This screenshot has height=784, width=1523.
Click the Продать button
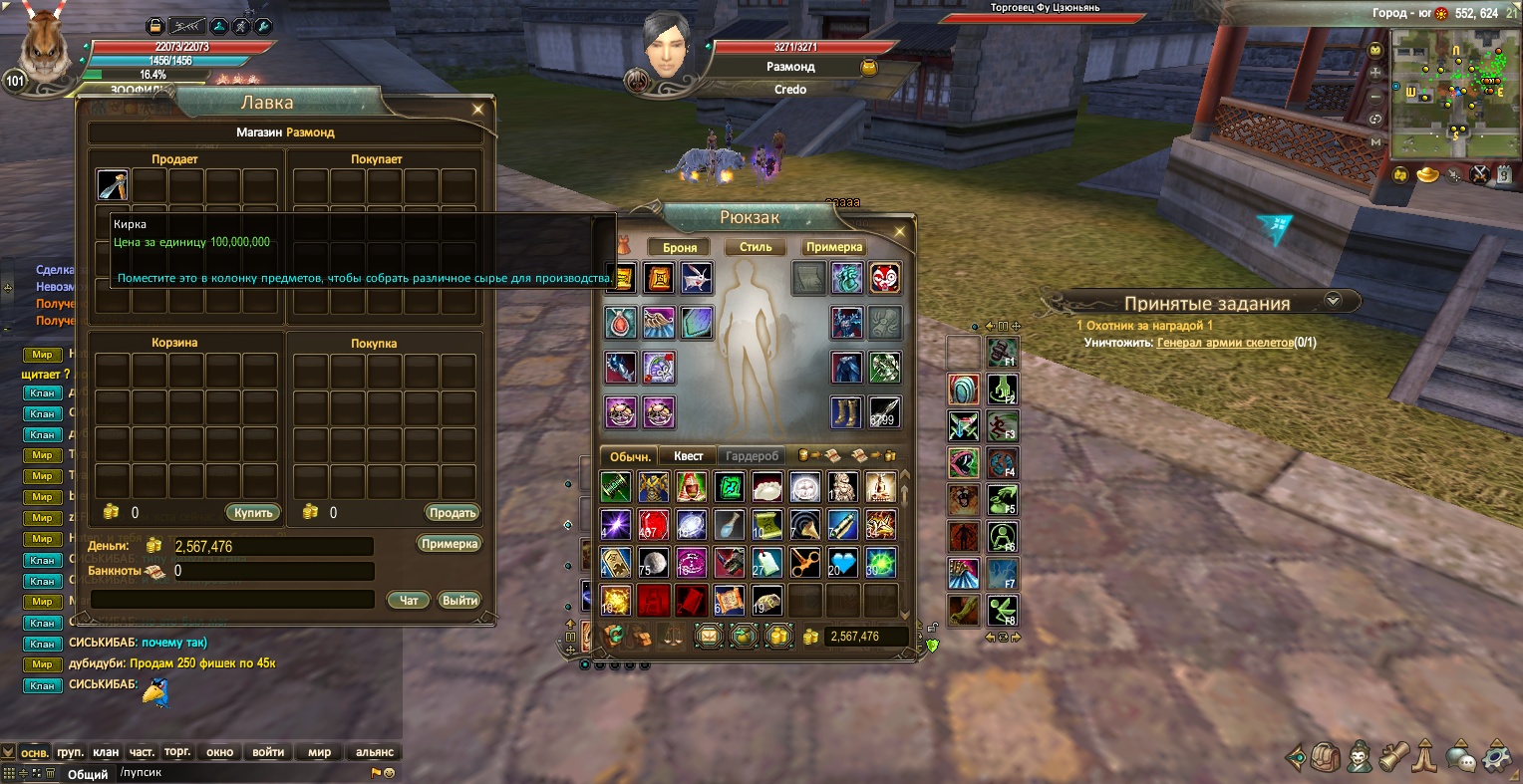pos(453,513)
